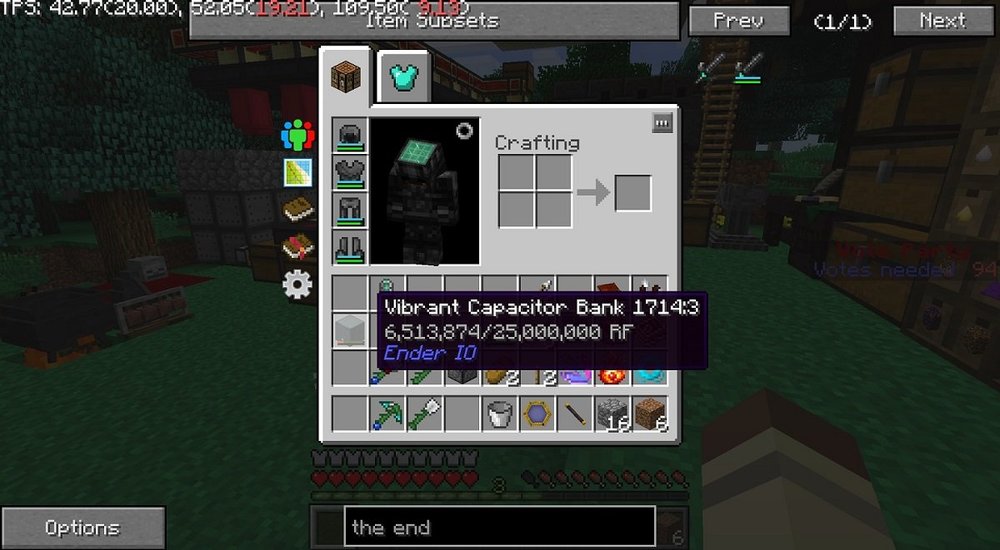Open the map icon on side panel
The height and width of the screenshot is (550, 1000).
298,174
